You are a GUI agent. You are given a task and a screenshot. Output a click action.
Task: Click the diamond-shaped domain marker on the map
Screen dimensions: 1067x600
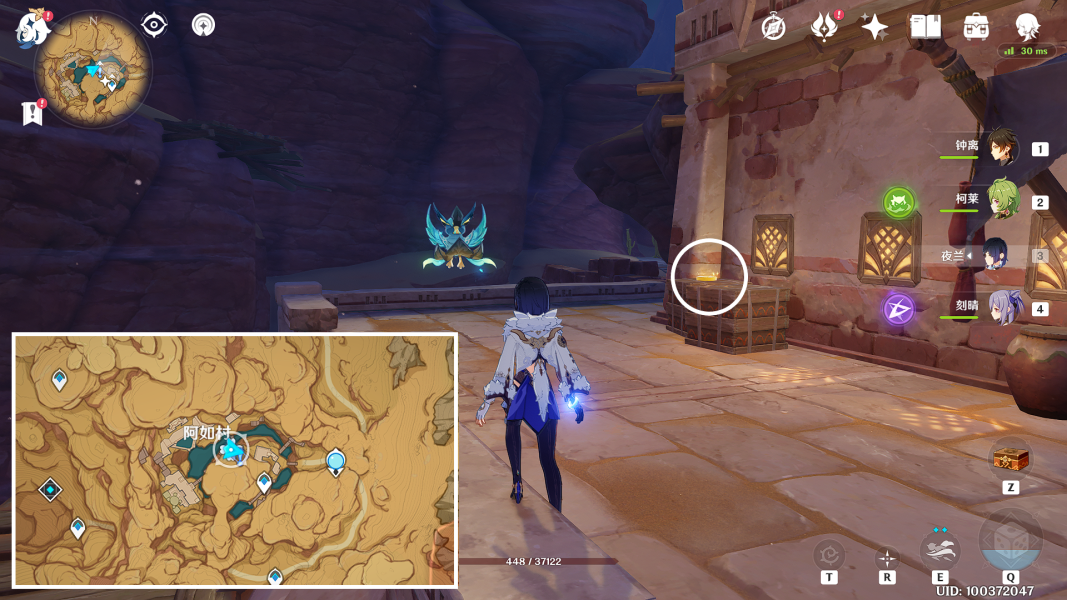(x=50, y=489)
